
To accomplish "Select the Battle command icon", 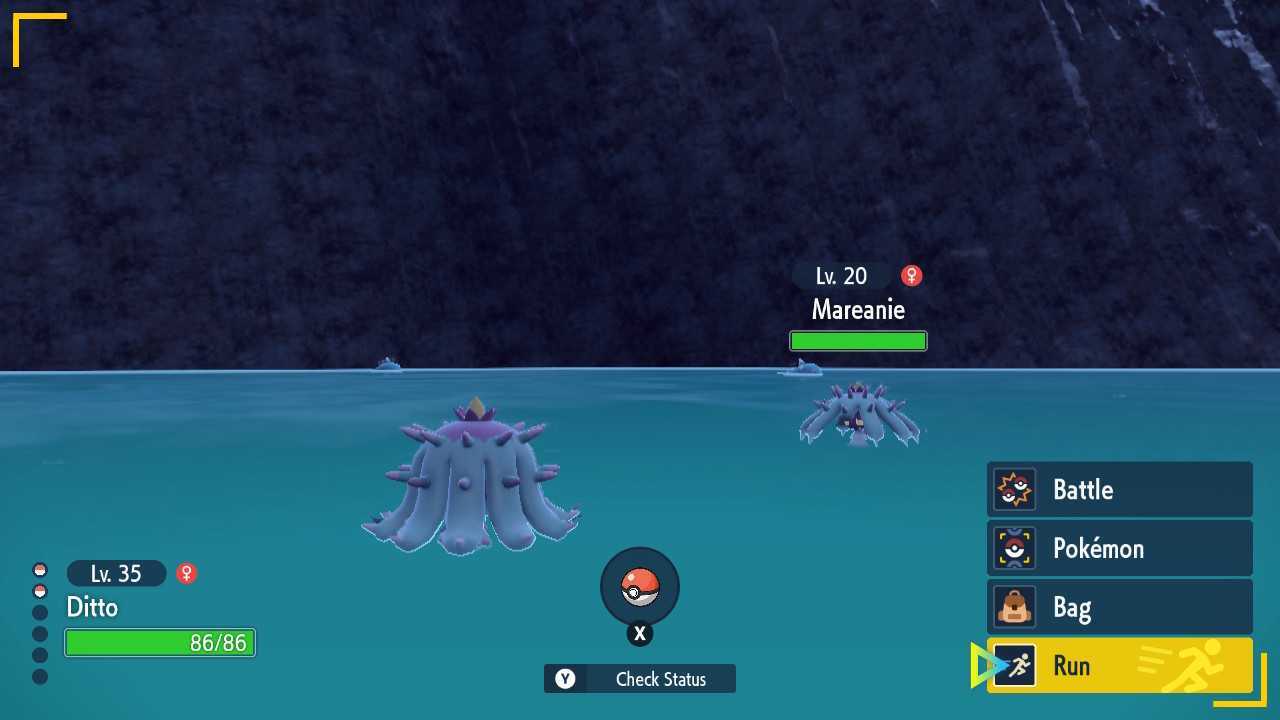I will click(x=1015, y=490).
